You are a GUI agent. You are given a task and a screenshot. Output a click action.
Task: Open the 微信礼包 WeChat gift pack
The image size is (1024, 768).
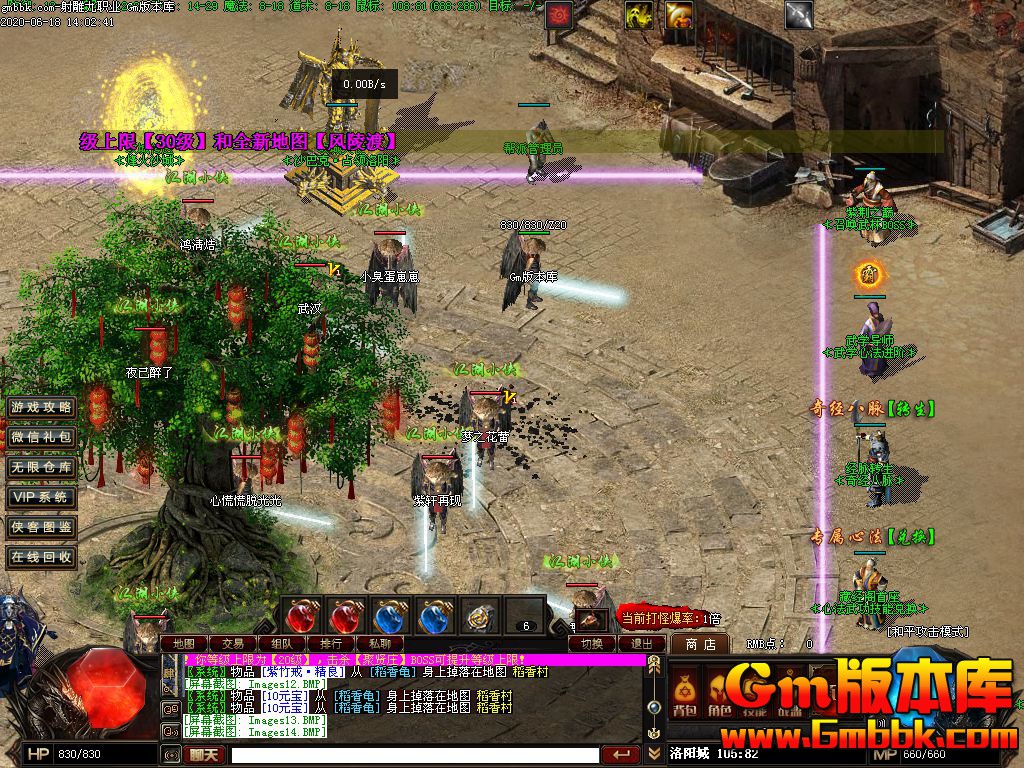click(x=41, y=437)
